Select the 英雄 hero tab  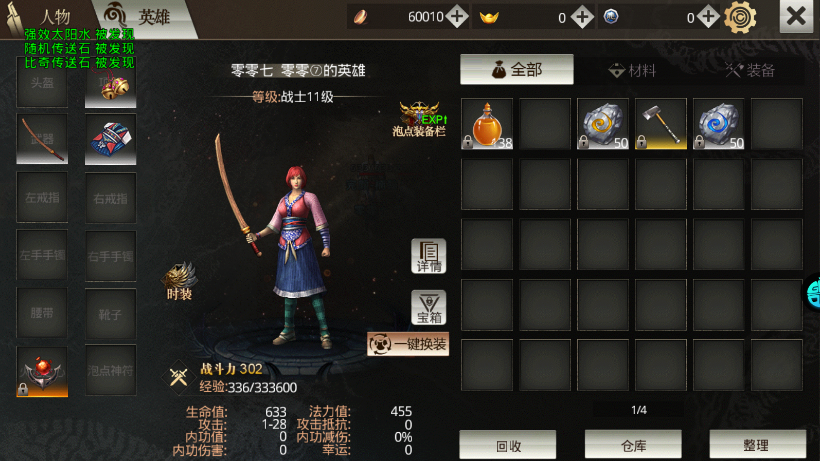tap(142, 17)
